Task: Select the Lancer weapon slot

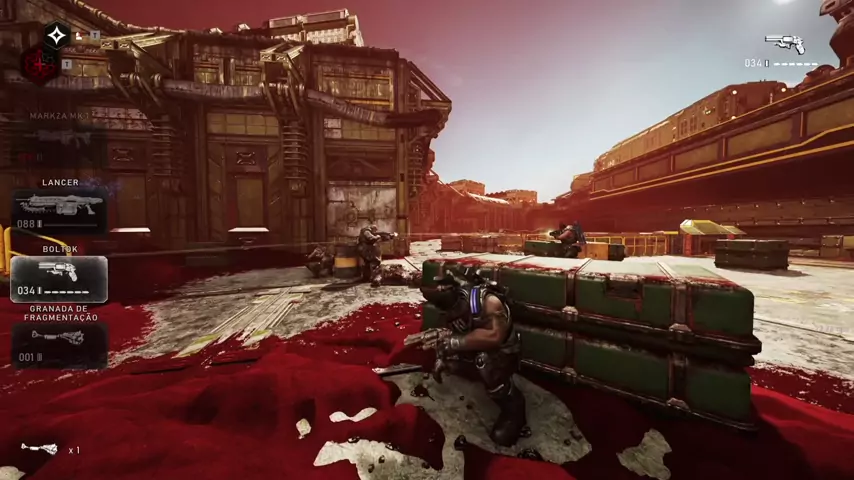Action: 60,212
